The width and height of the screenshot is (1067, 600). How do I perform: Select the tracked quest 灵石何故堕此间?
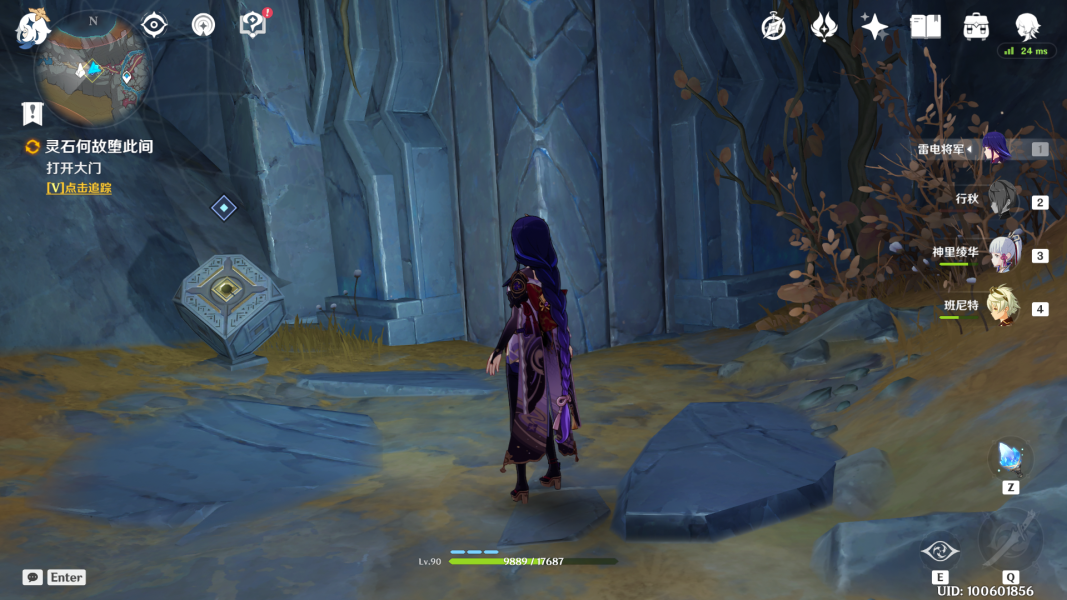[98, 147]
